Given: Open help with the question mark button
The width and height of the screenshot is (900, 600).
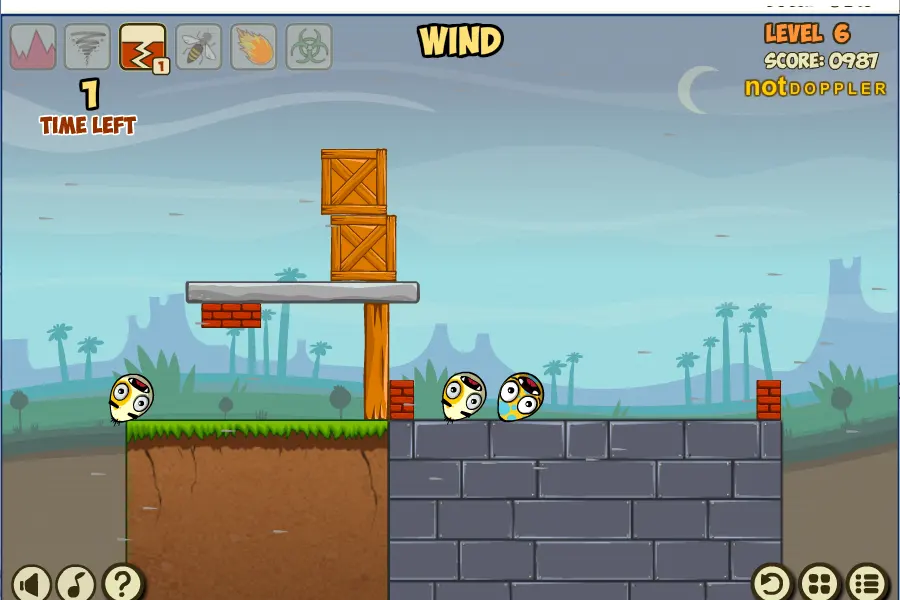Looking at the screenshot, I should click(122, 582).
